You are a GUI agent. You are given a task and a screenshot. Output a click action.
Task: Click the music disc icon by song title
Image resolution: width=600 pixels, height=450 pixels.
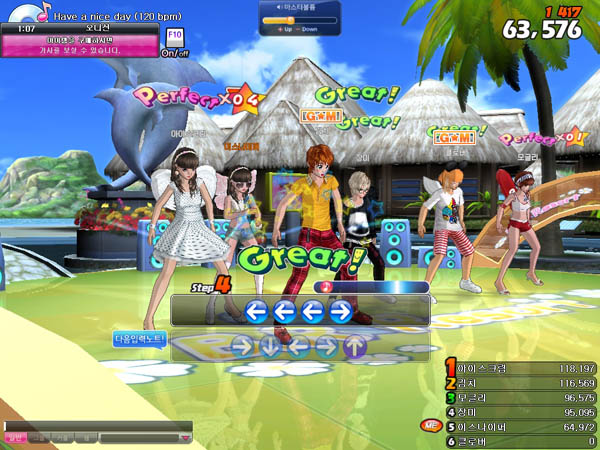coord(27,11)
